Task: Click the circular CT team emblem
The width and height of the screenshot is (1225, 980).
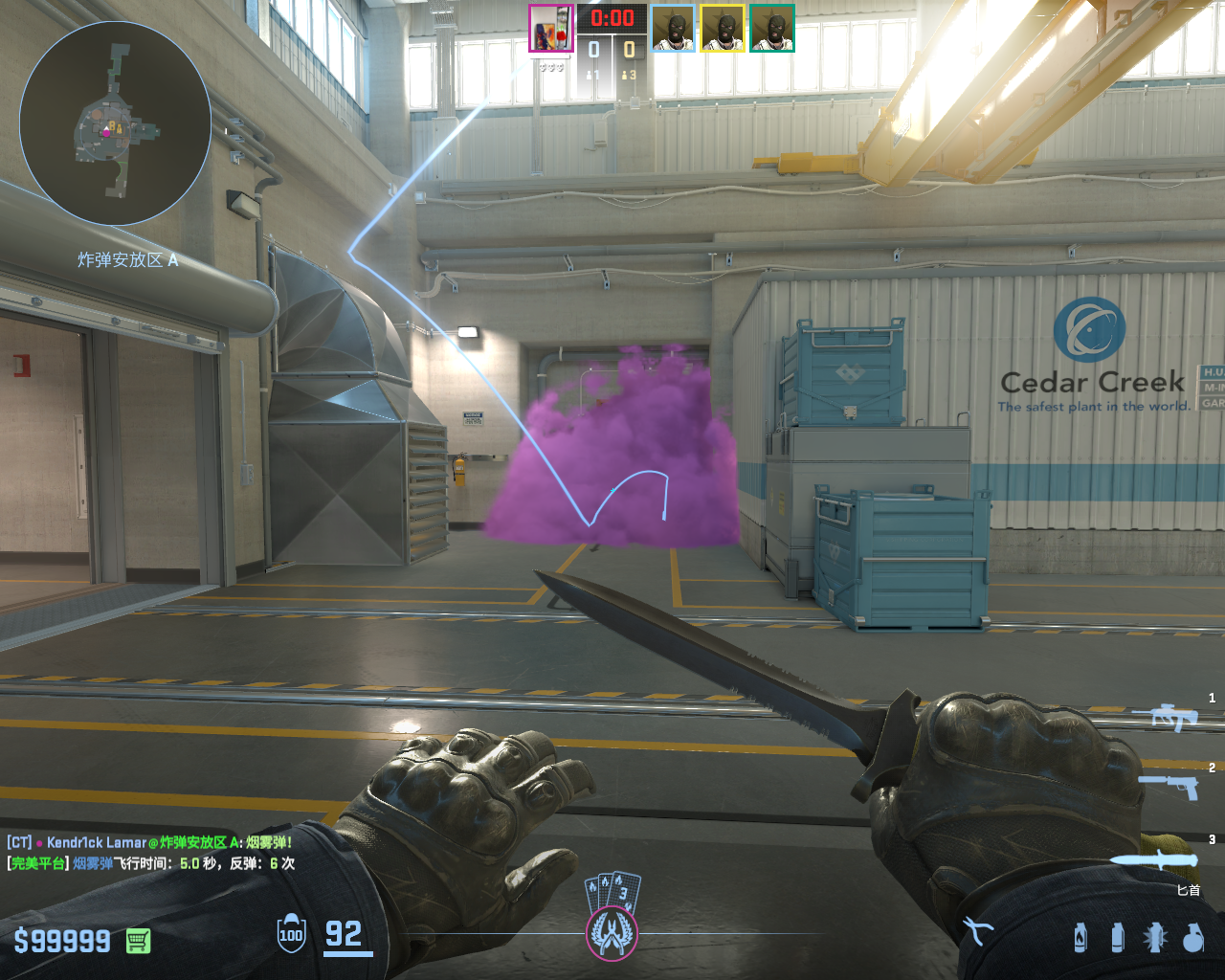Action: (611, 932)
